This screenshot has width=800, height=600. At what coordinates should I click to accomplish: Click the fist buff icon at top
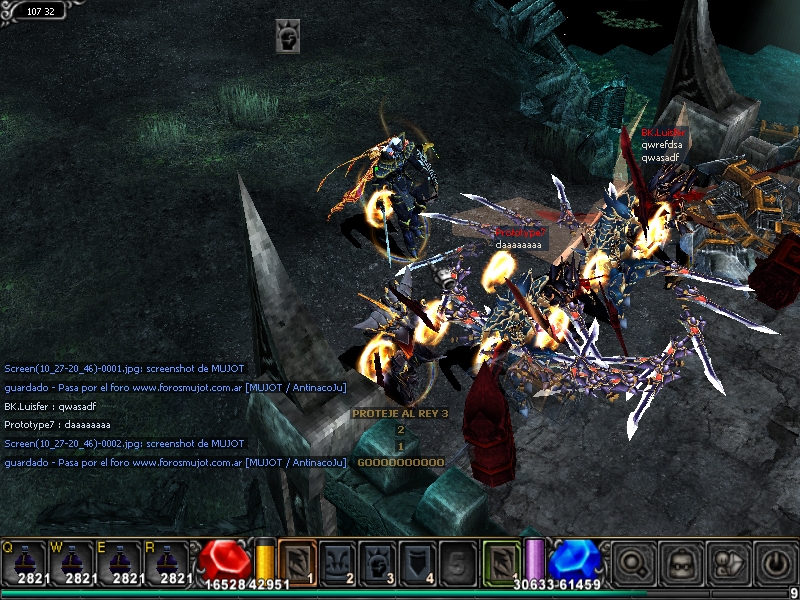(x=288, y=36)
